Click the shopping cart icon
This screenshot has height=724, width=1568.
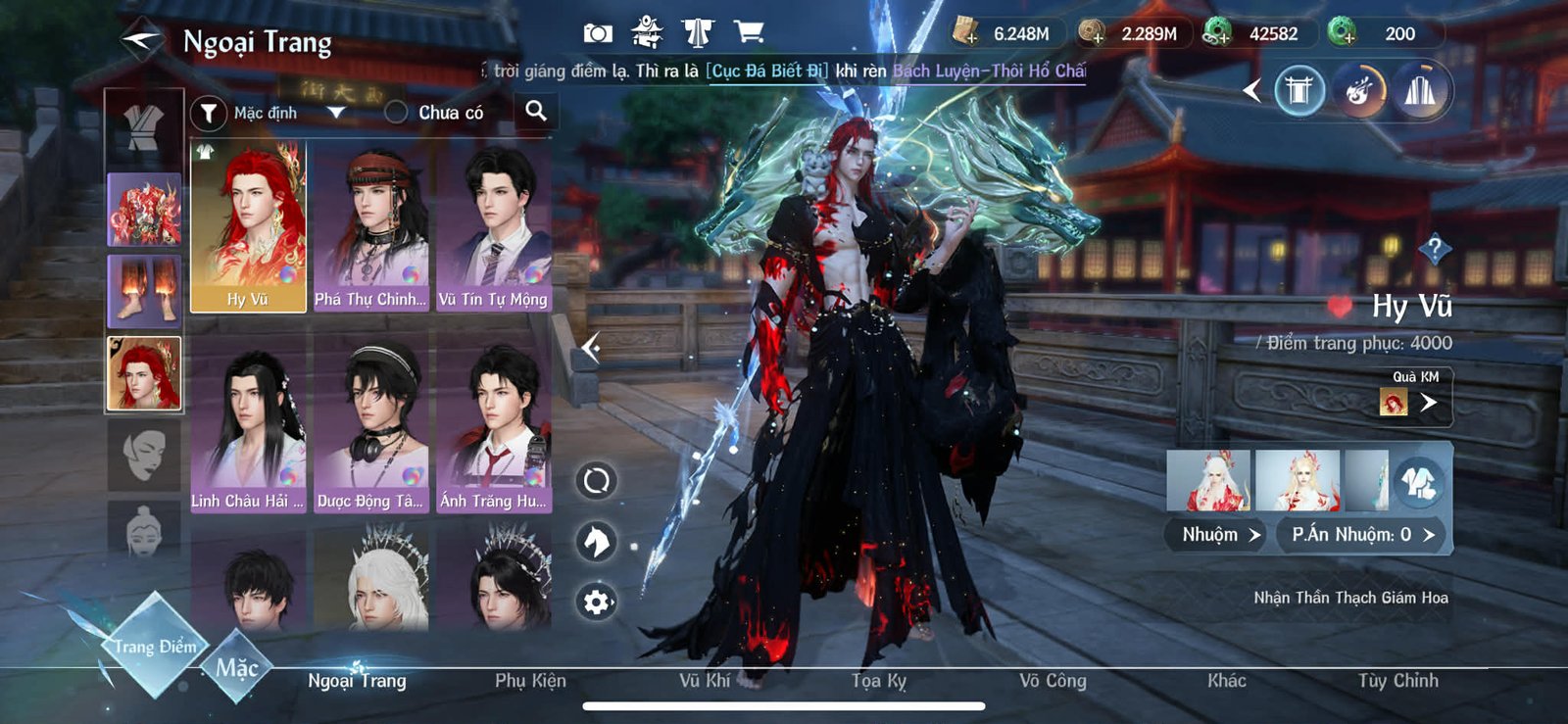(x=749, y=30)
